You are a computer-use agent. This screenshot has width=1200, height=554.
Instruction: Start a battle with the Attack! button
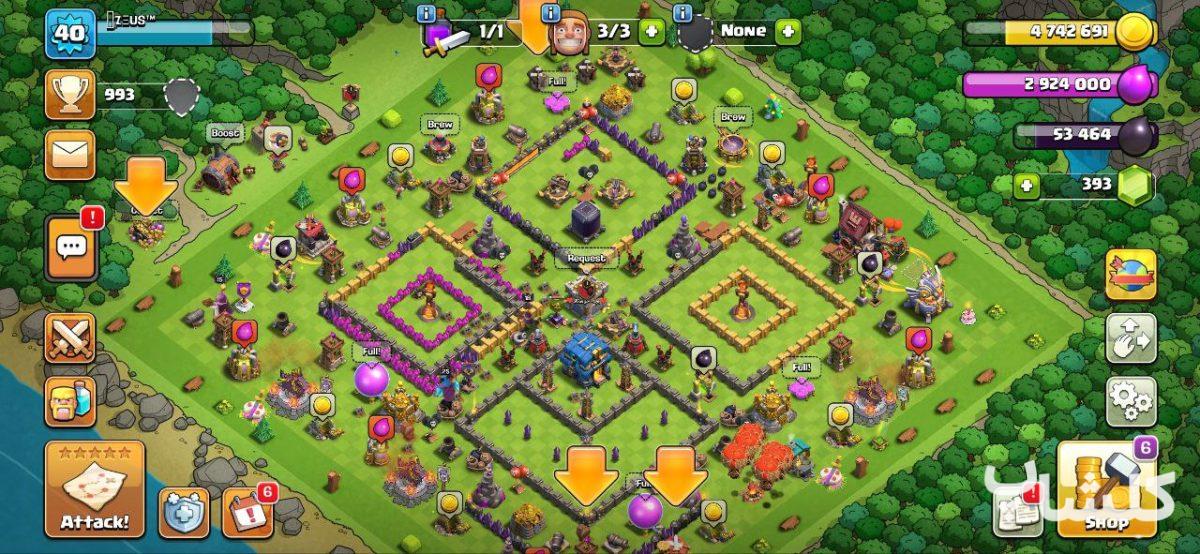click(95, 489)
